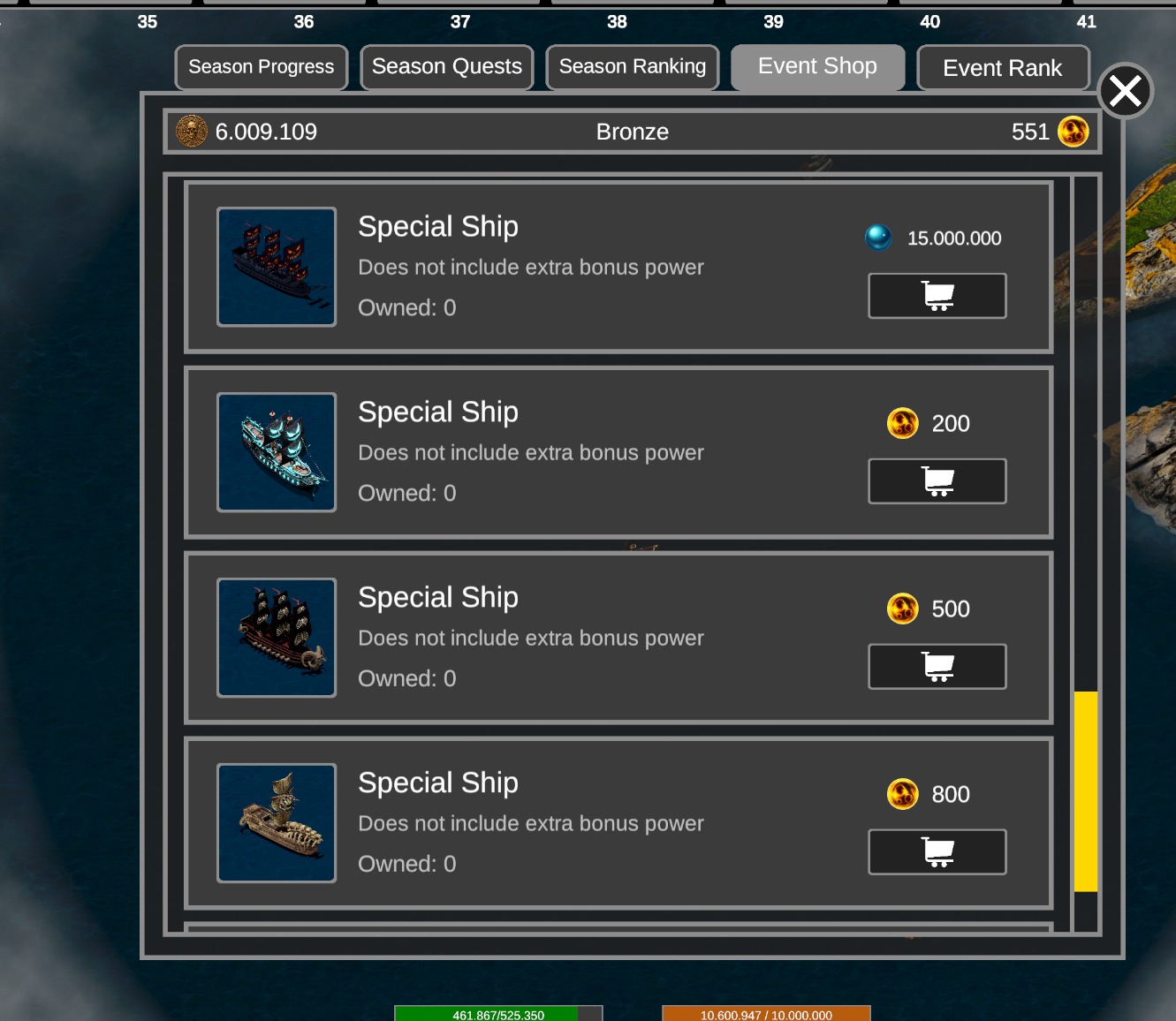Switch to the Season Quests tab

pyautogui.click(x=447, y=67)
